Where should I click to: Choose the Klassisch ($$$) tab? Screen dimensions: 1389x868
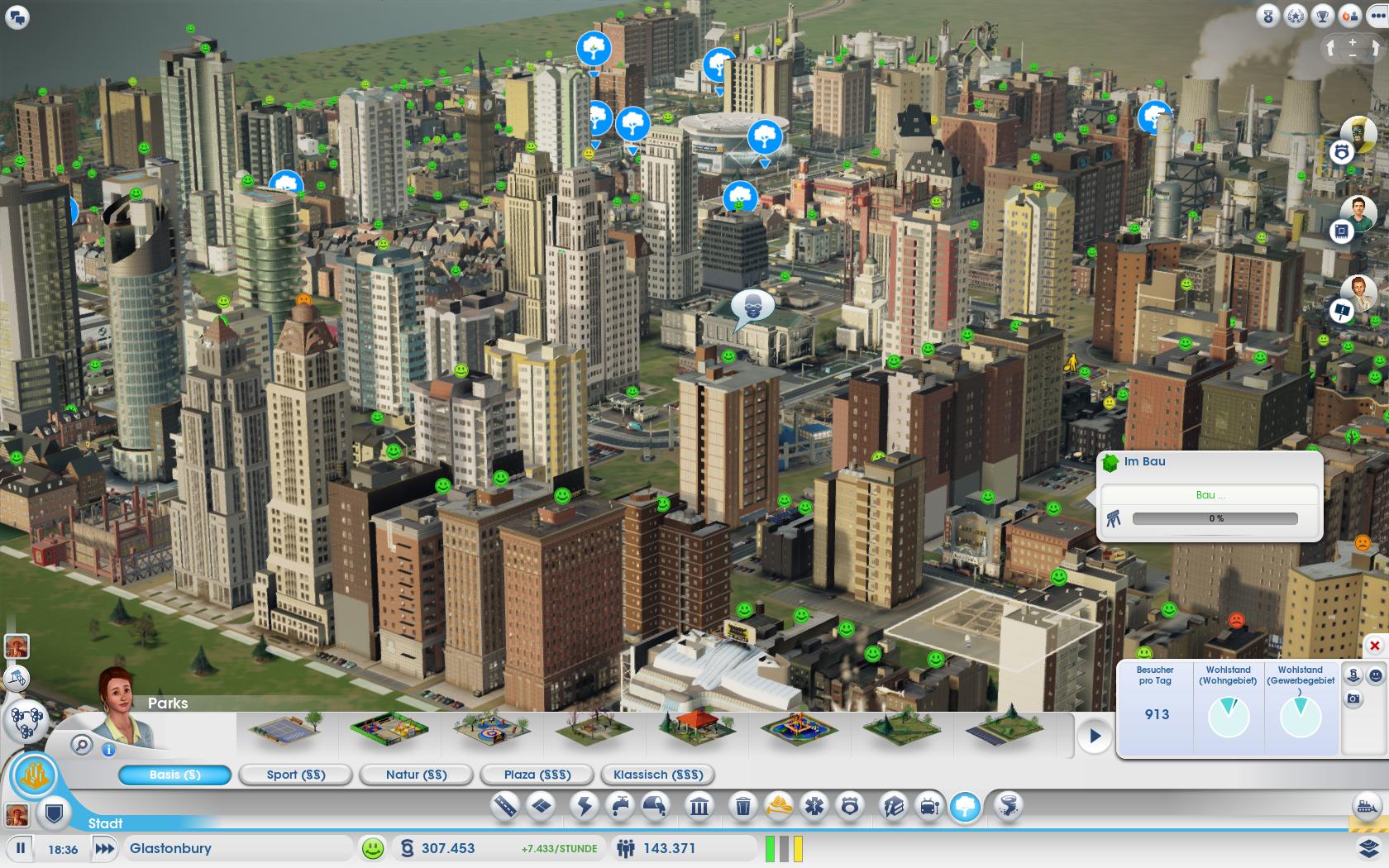tap(658, 775)
